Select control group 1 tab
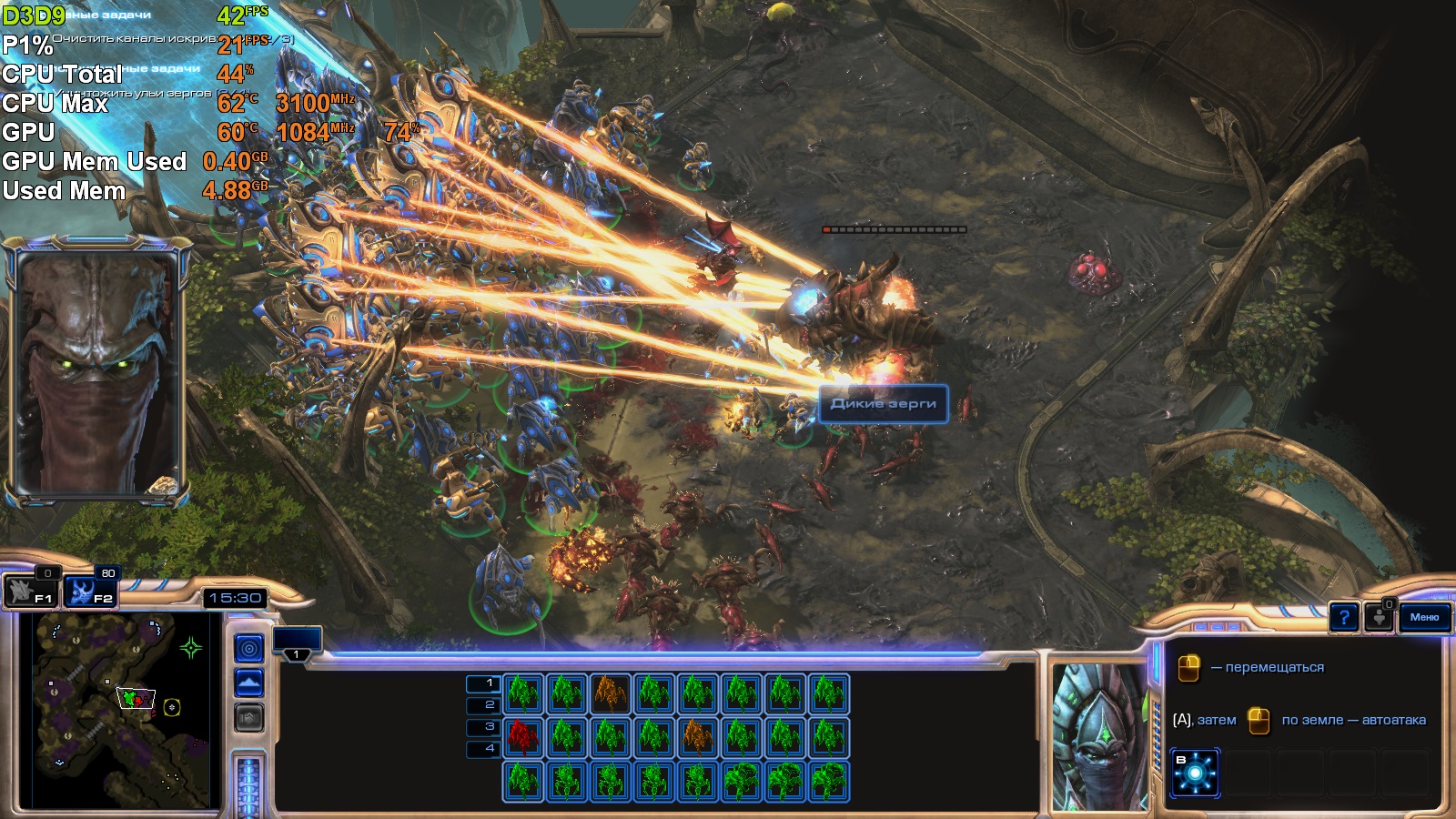The height and width of the screenshot is (819, 1456). tap(297, 642)
